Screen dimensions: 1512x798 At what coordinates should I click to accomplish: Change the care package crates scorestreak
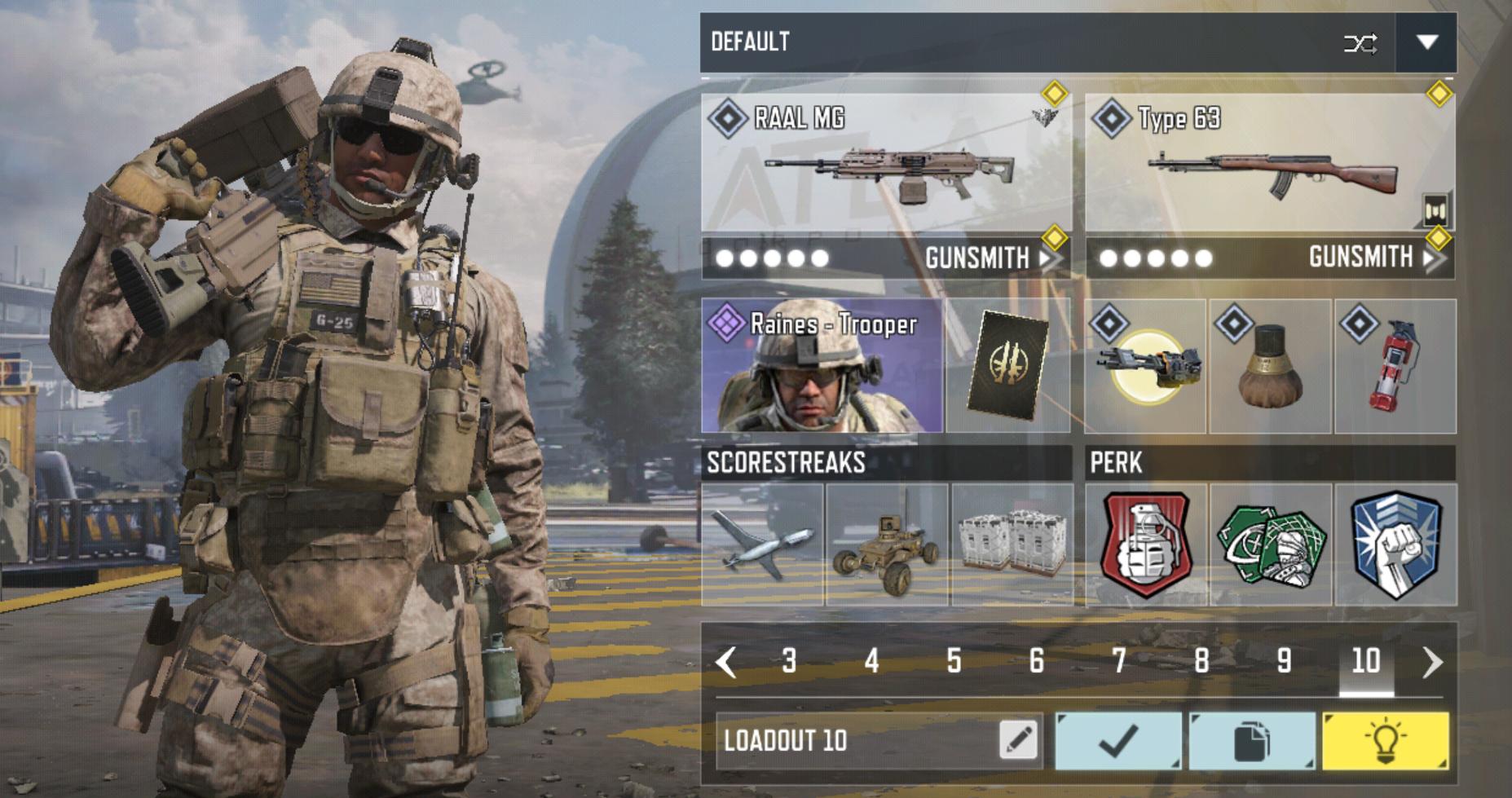click(x=1012, y=544)
